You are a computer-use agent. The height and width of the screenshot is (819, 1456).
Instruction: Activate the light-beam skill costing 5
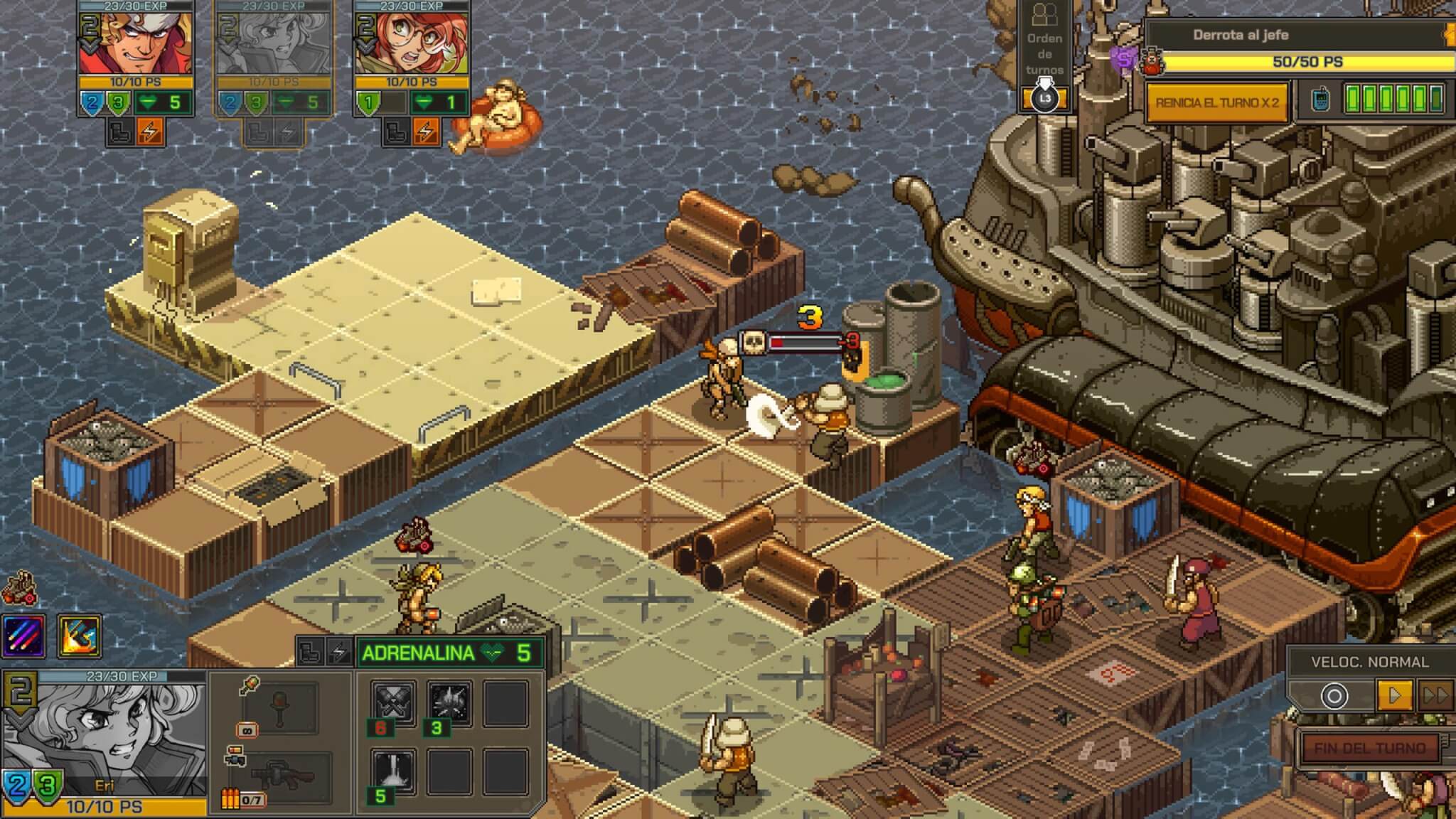click(x=394, y=771)
